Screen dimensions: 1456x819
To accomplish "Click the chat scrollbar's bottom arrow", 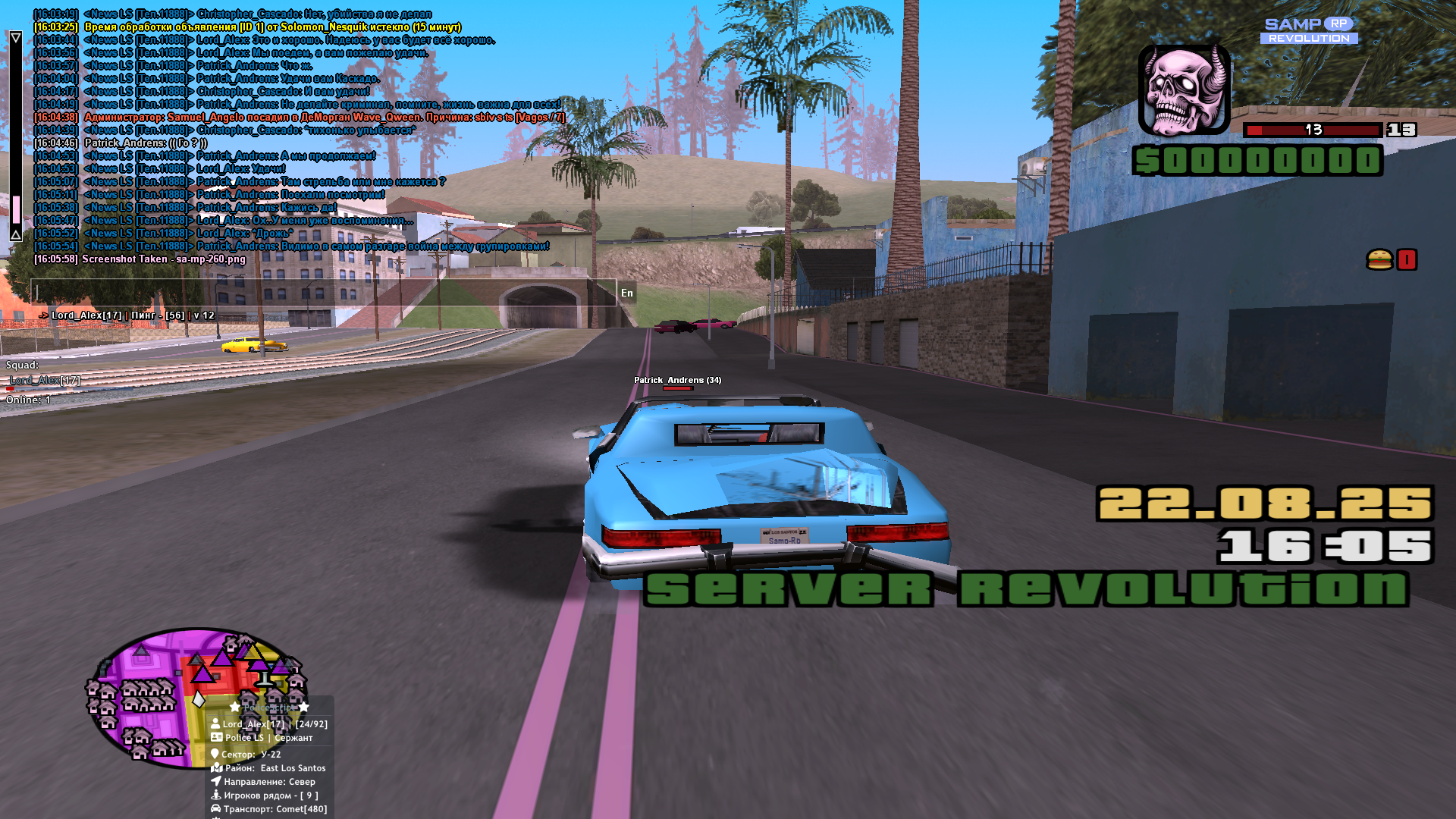I will pyautogui.click(x=15, y=235).
